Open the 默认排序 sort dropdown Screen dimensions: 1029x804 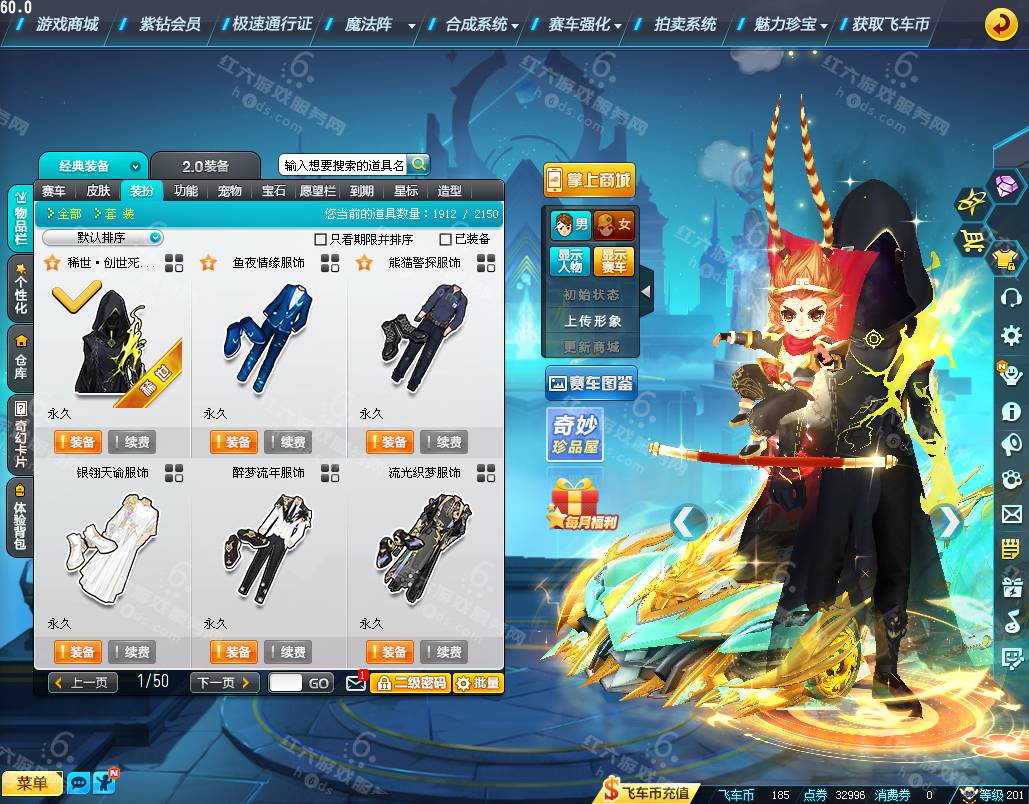click(x=102, y=238)
